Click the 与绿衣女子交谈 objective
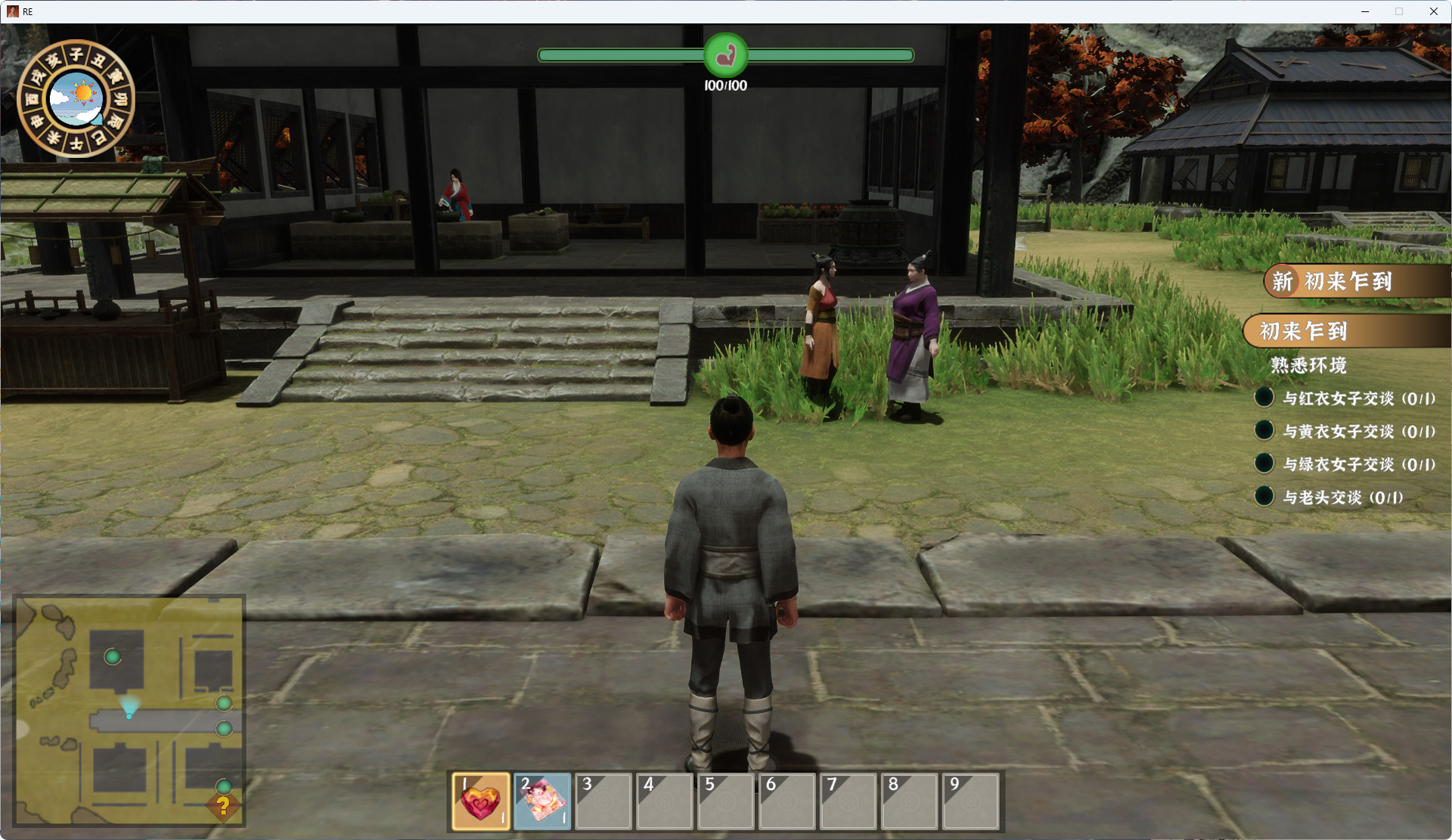This screenshot has height=840, width=1452. (x=1357, y=464)
